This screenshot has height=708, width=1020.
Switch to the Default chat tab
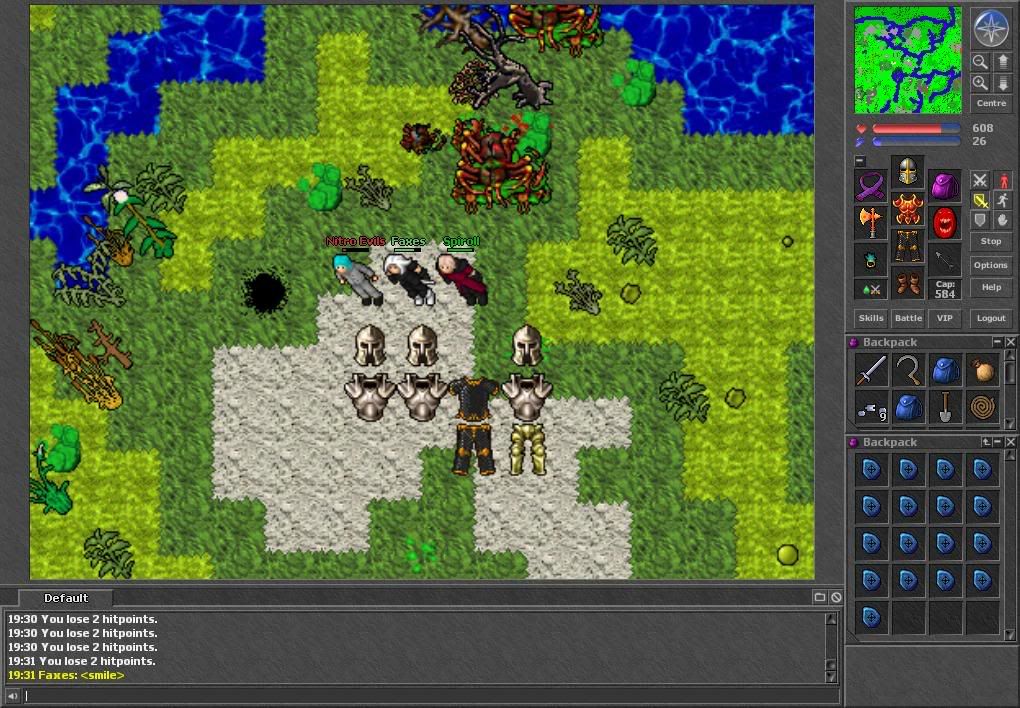pos(66,598)
